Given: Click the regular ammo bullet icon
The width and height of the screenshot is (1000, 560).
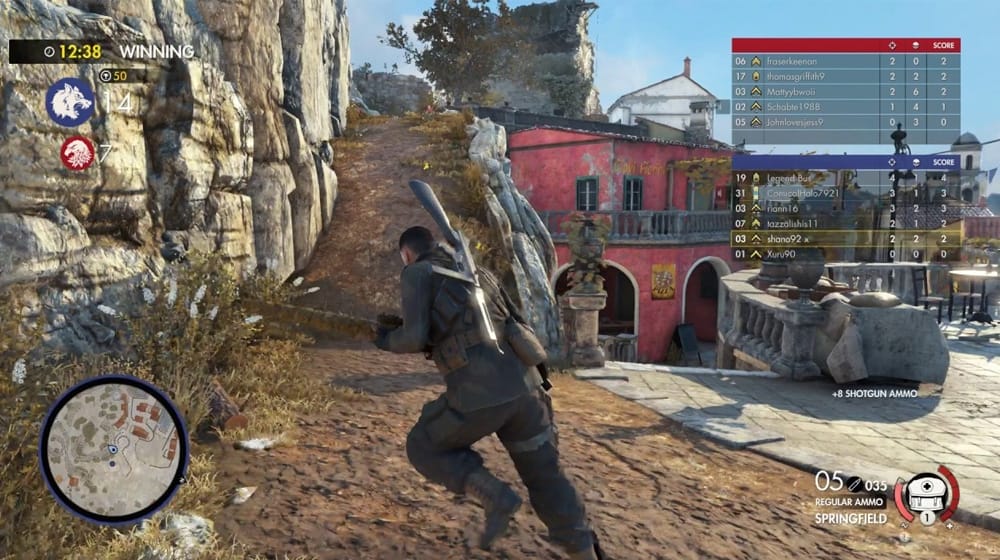Looking at the screenshot, I should coord(855,483).
